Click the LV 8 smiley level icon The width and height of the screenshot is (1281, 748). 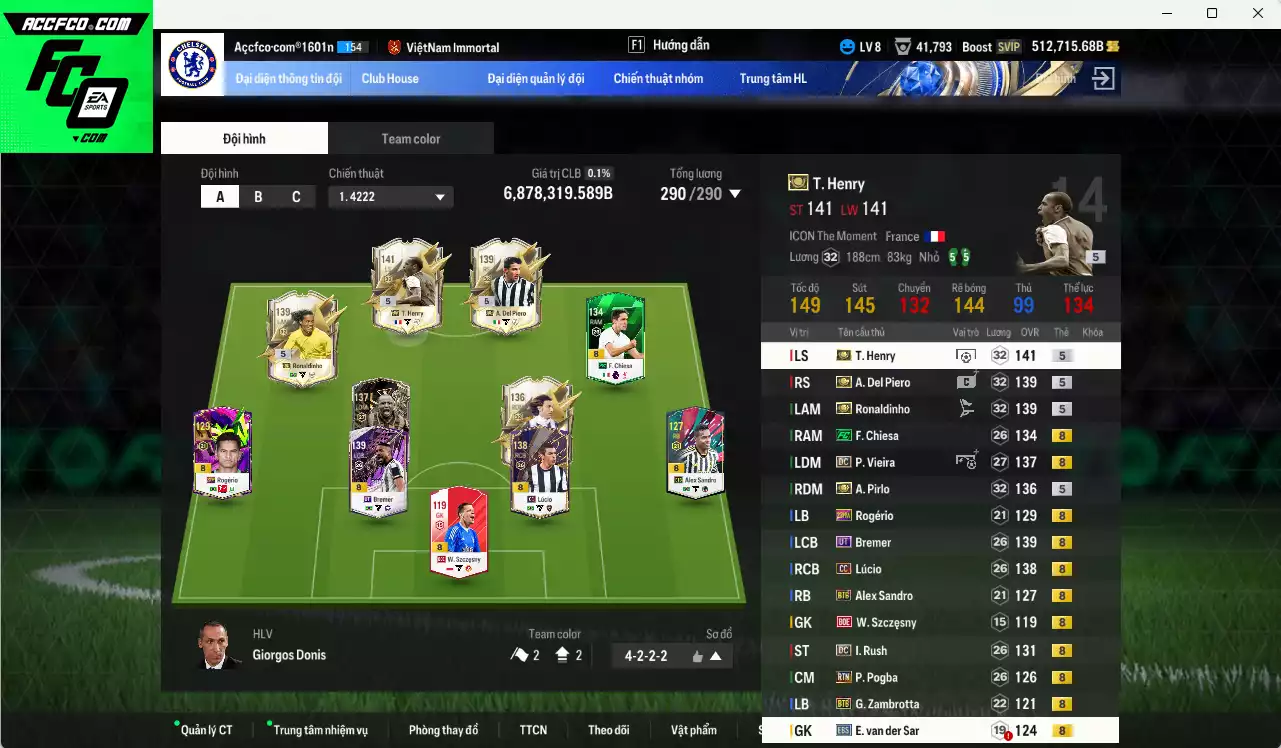(846, 46)
